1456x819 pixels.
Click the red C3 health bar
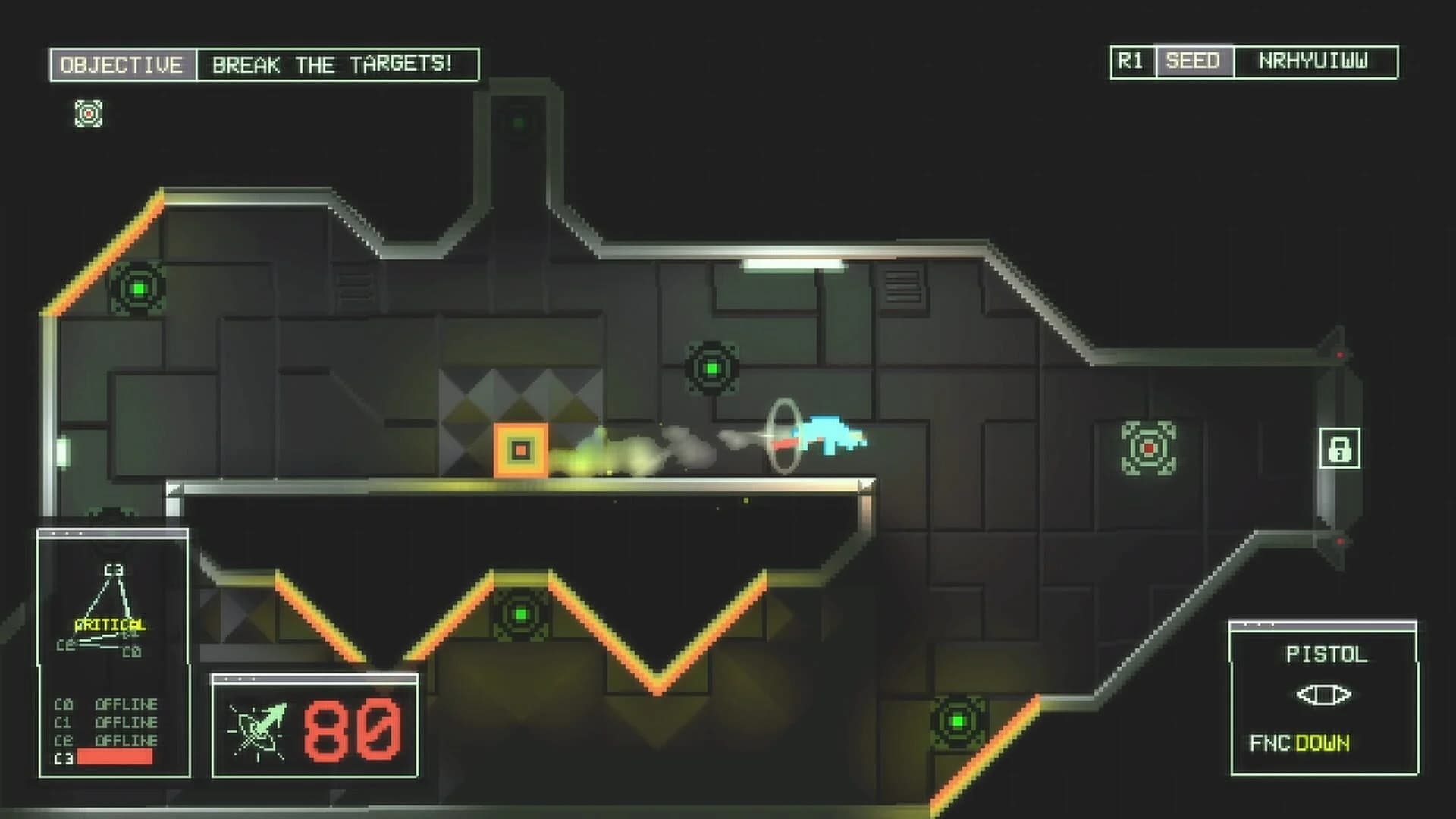[x=114, y=757]
